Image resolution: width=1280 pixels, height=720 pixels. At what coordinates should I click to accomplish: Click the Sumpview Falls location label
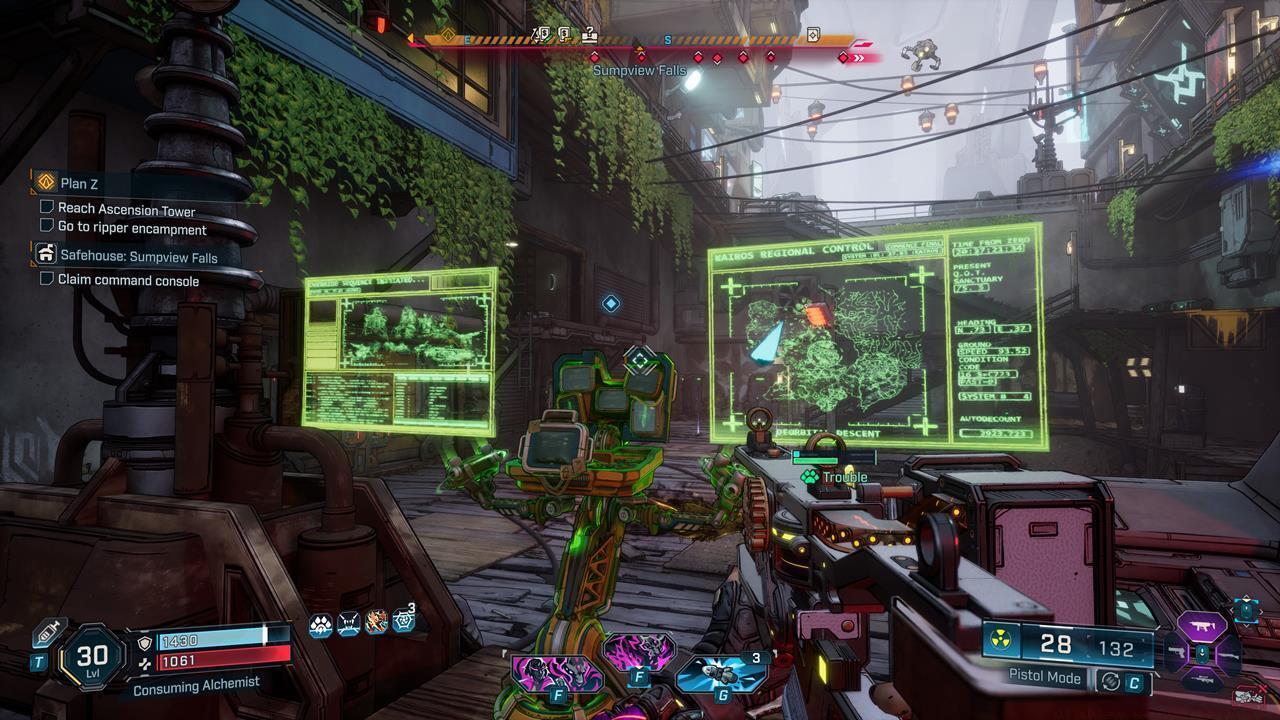point(639,70)
